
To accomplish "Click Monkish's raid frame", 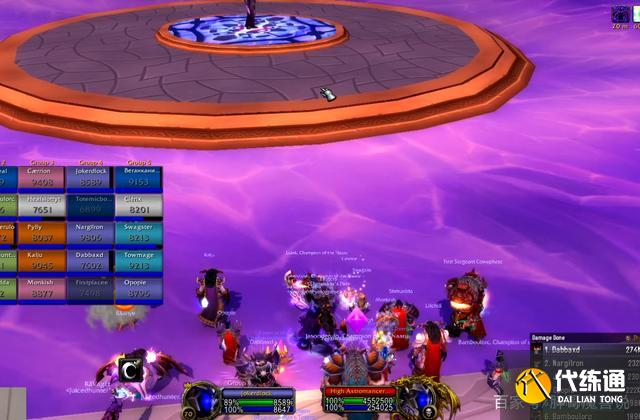I will [x=40, y=288].
